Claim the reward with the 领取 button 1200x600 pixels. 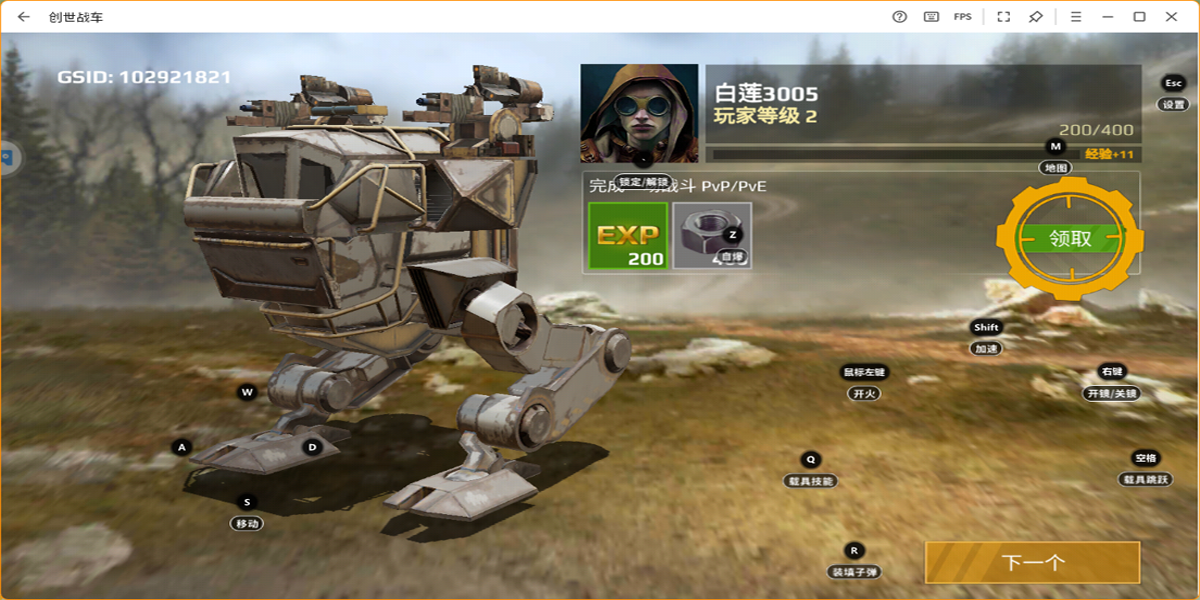click(x=1070, y=239)
